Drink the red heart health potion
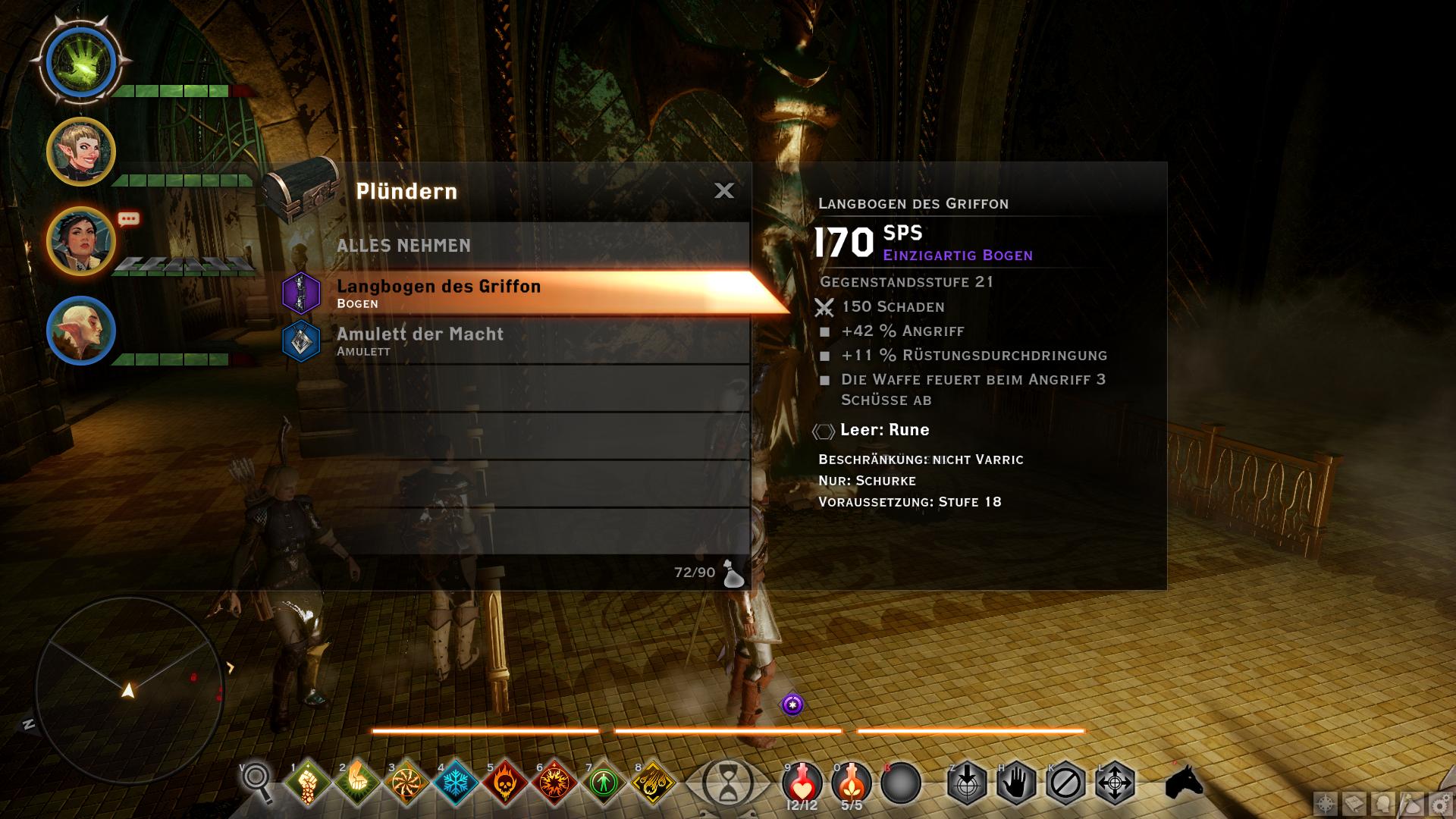 (802, 782)
